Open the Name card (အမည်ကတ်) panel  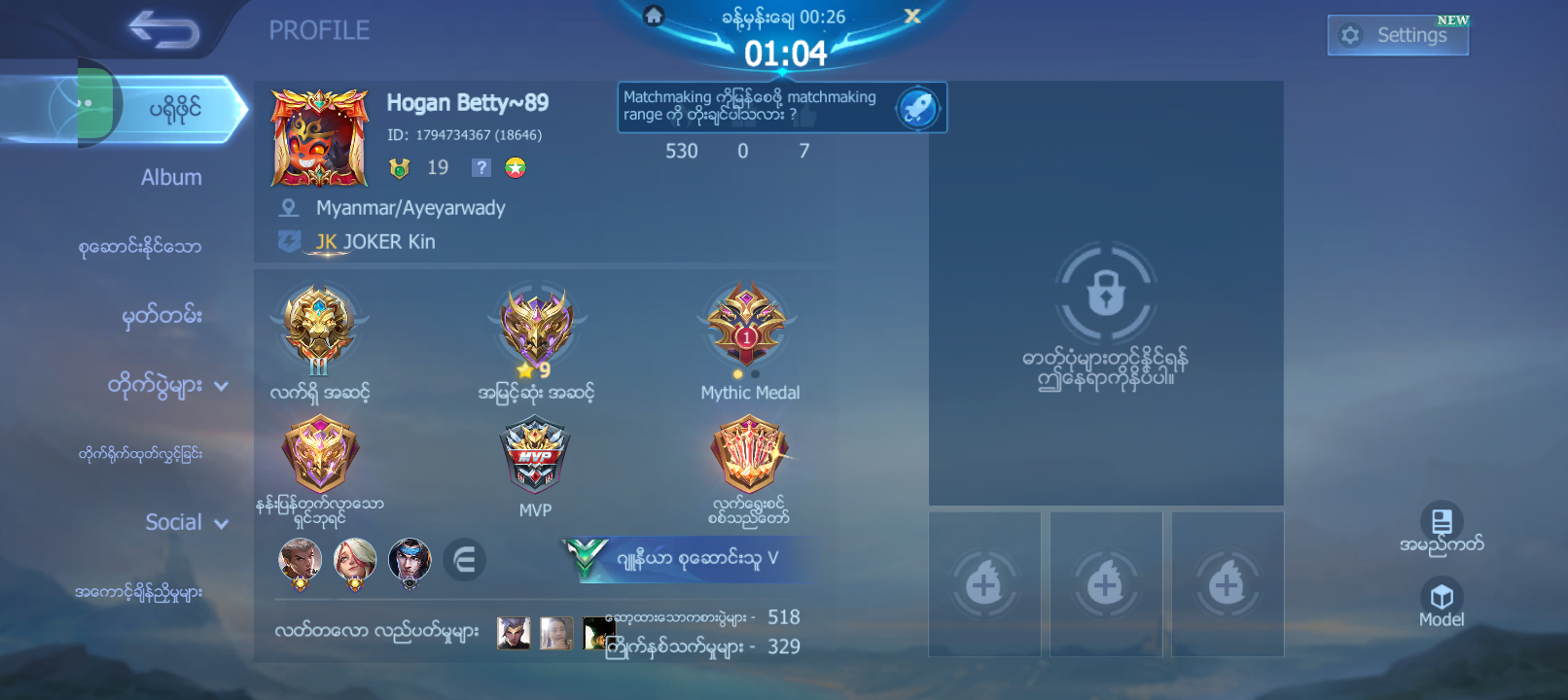[1441, 525]
